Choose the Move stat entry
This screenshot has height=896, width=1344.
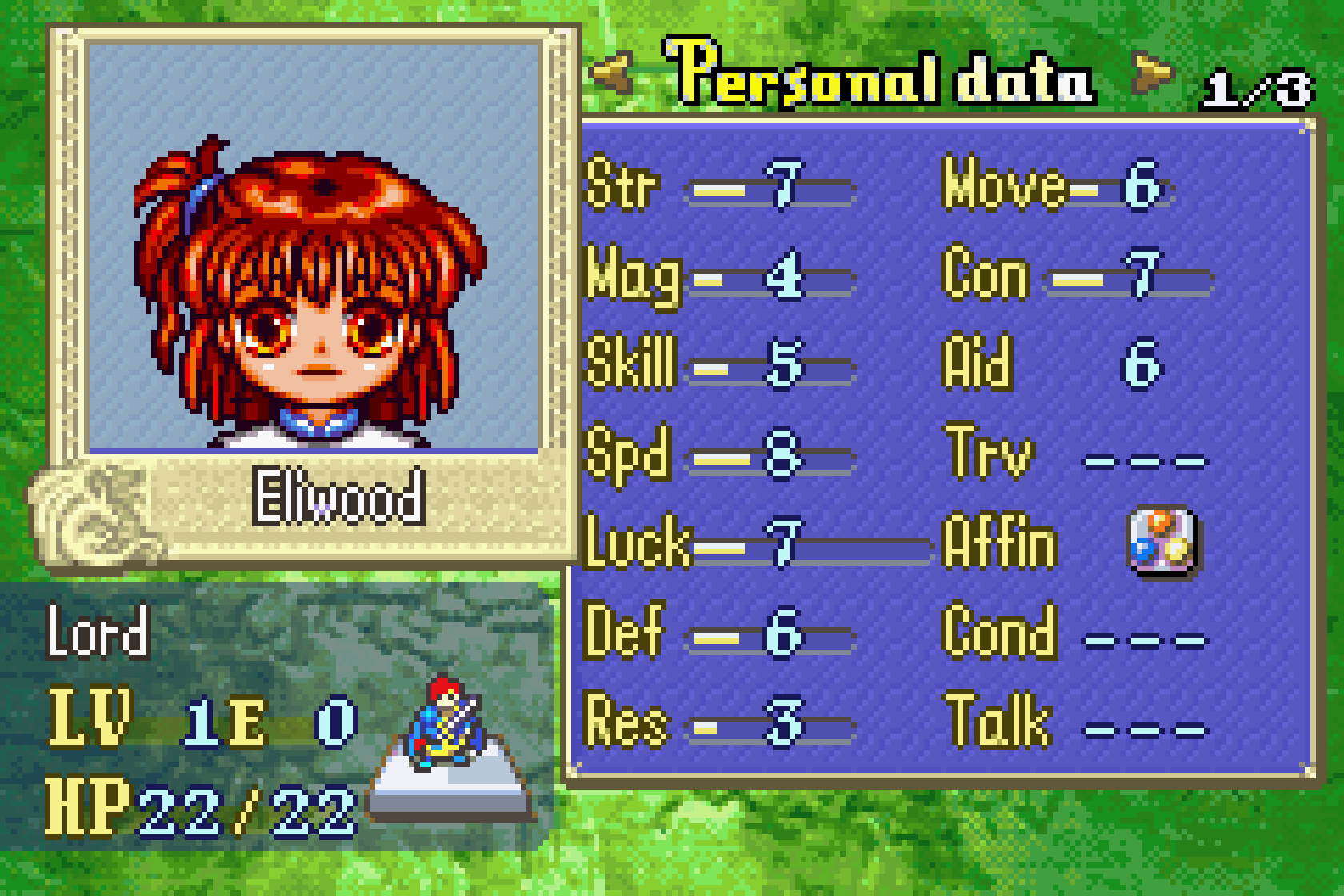pyautogui.click(x=1054, y=187)
